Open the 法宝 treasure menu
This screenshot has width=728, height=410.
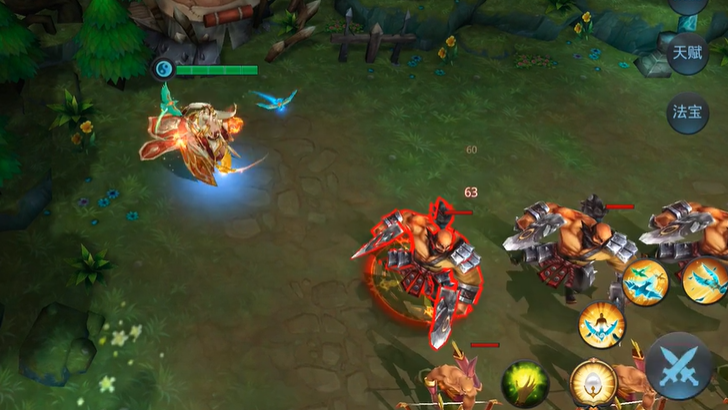[689, 112]
